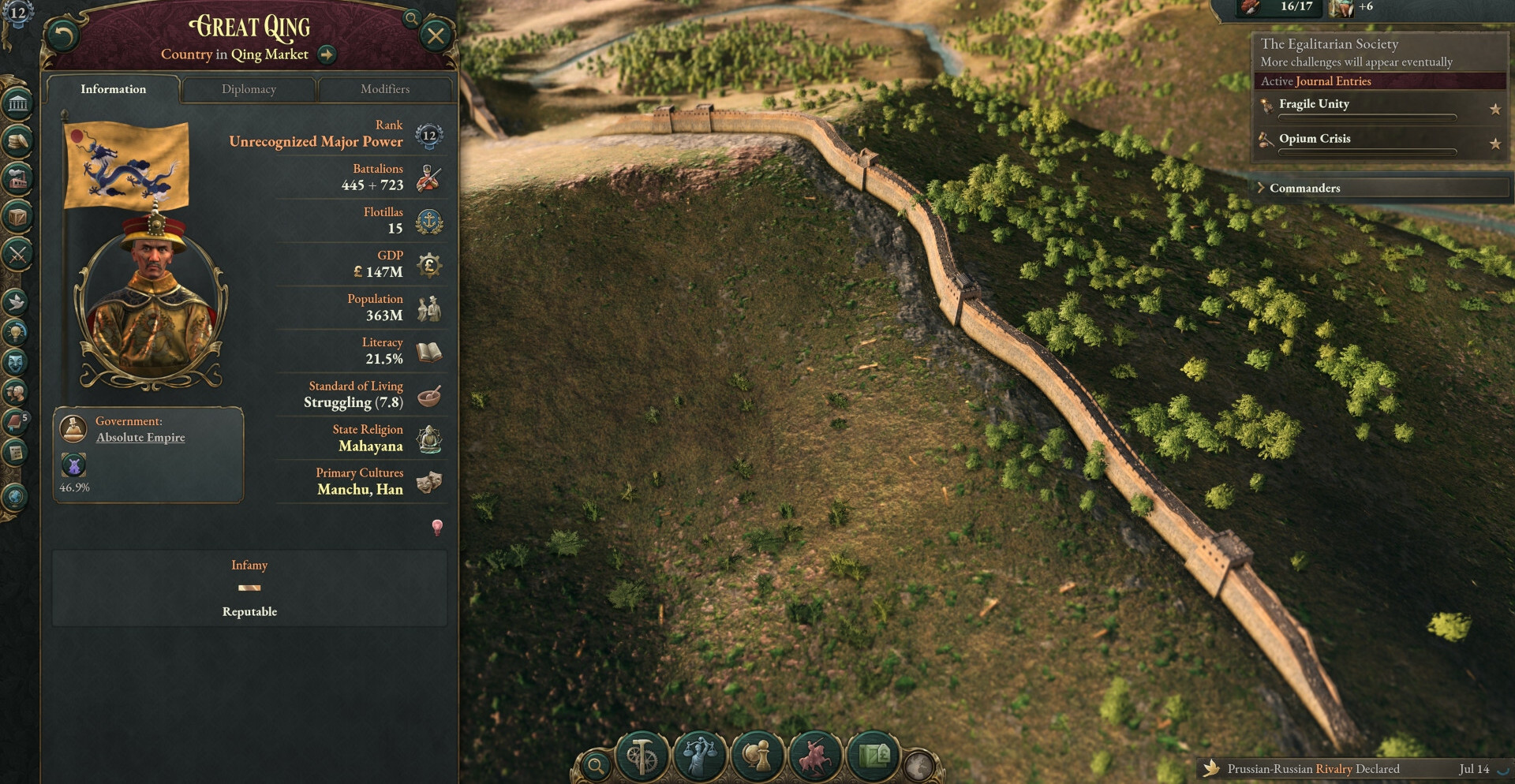The width and height of the screenshot is (1515, 784).
Task: Open the Military menu with crossed swords icon
Action: point(17,254)
